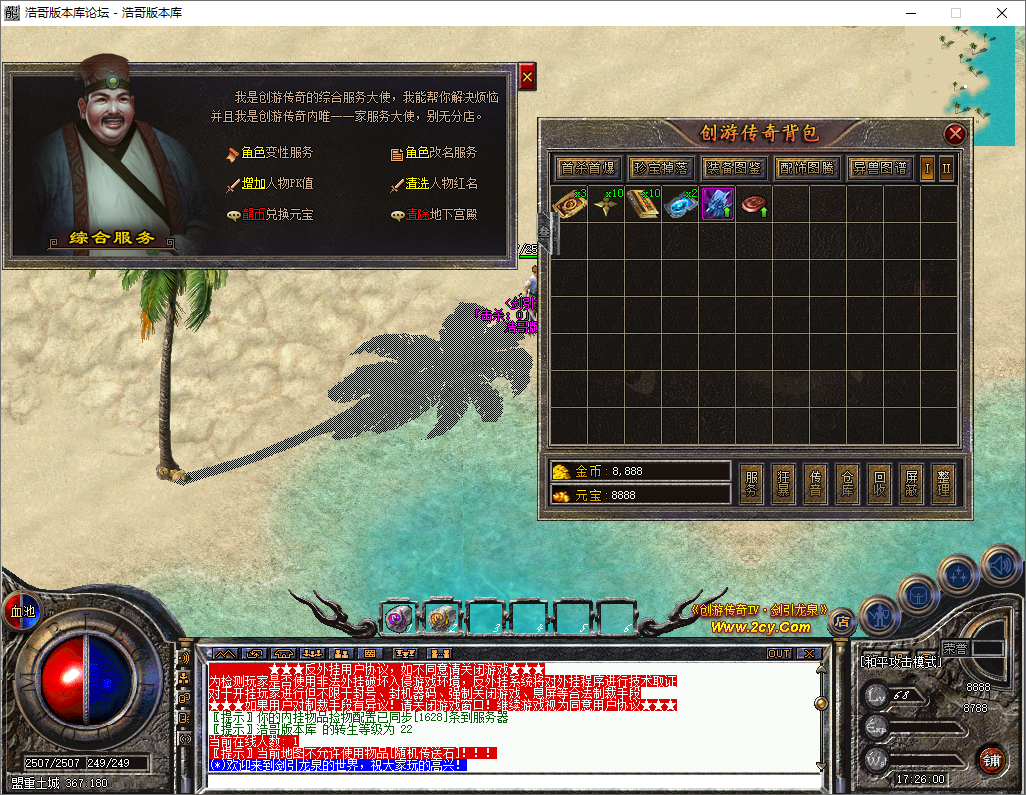
Task: Click the 整理 sort button
Action: click(x=943, y=484)
